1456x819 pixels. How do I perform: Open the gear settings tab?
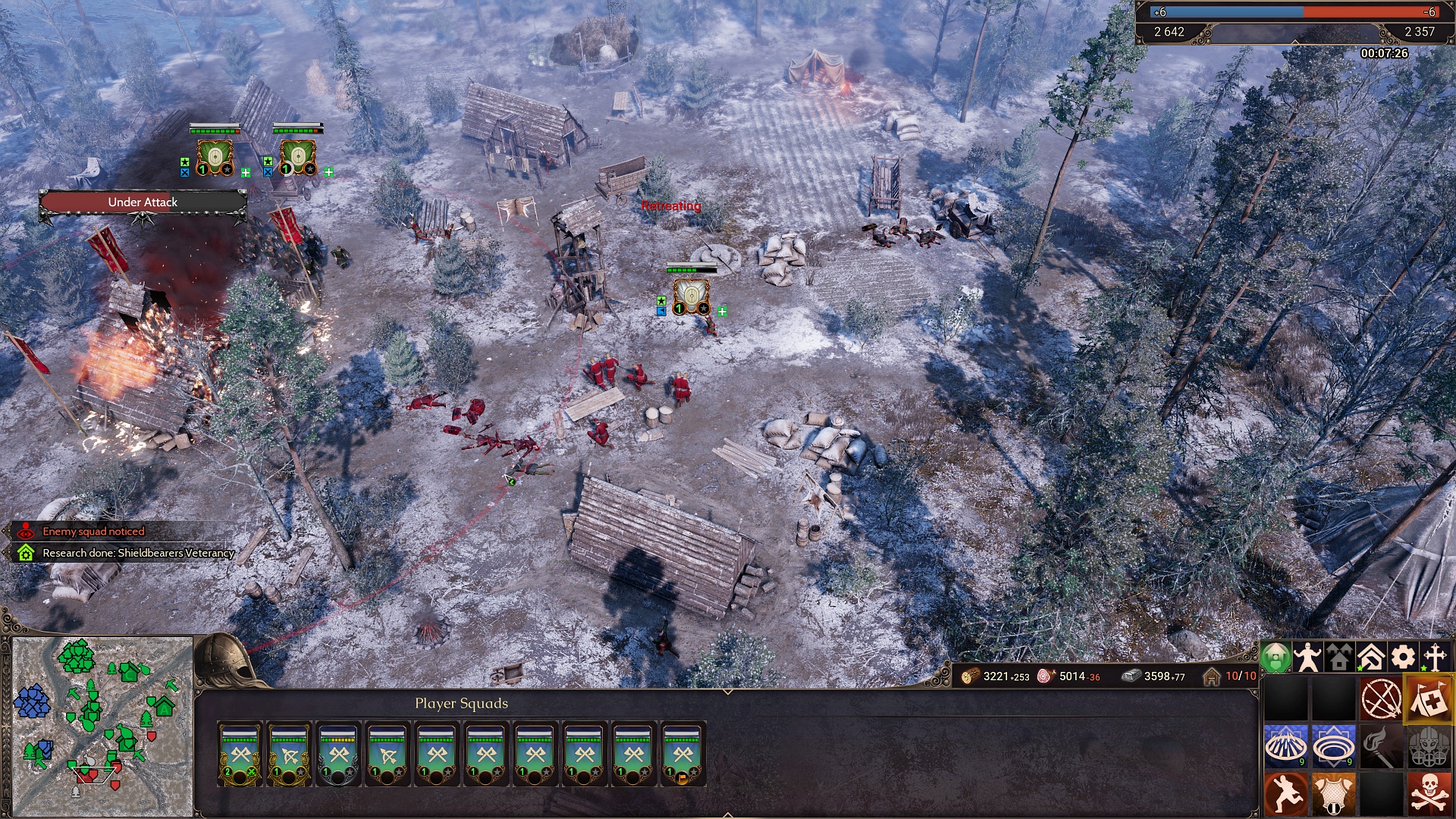(x=1403, y=657)
